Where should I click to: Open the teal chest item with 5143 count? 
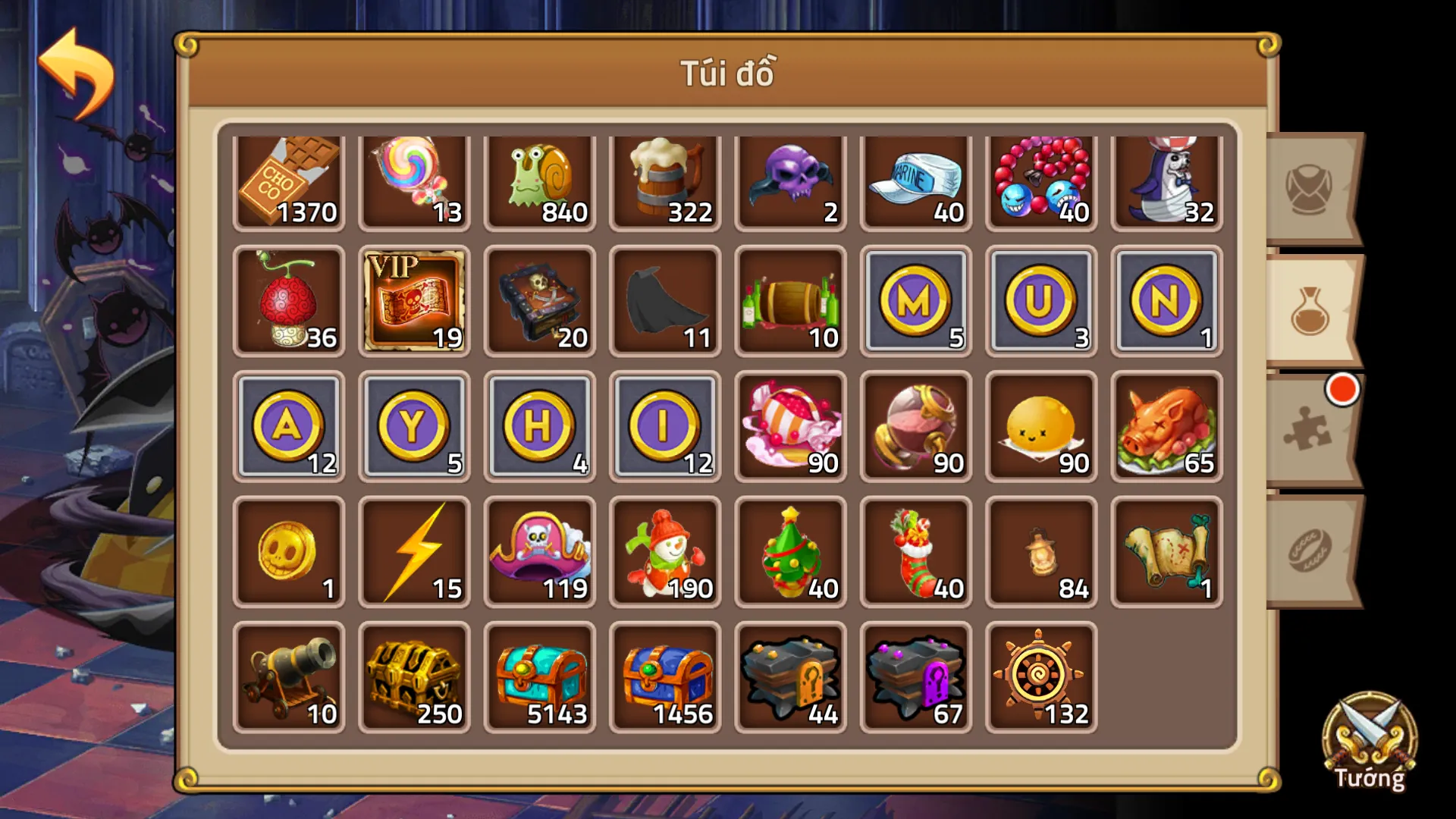(539, 677)
